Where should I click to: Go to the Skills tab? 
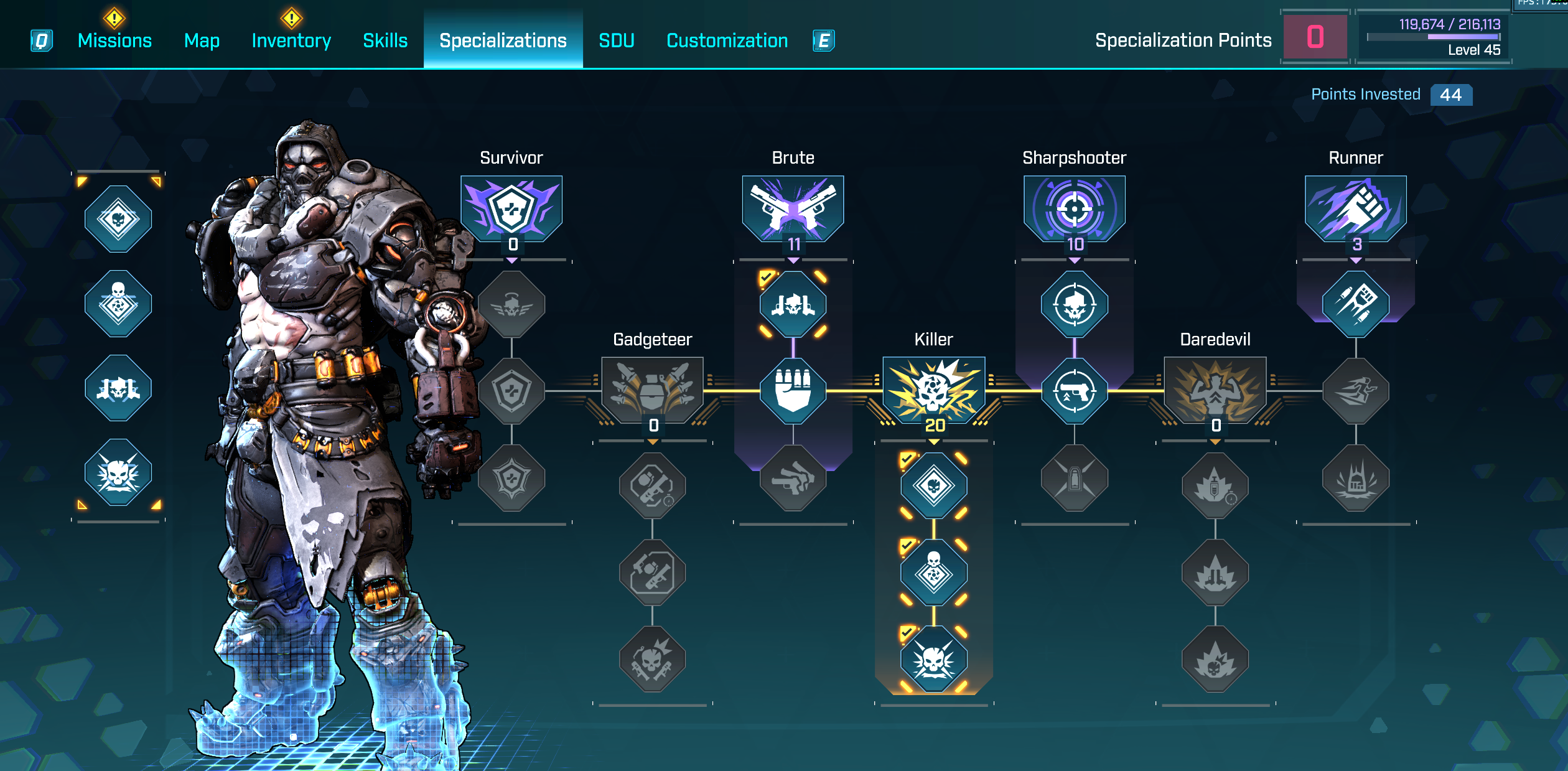(x=385, y=40)
